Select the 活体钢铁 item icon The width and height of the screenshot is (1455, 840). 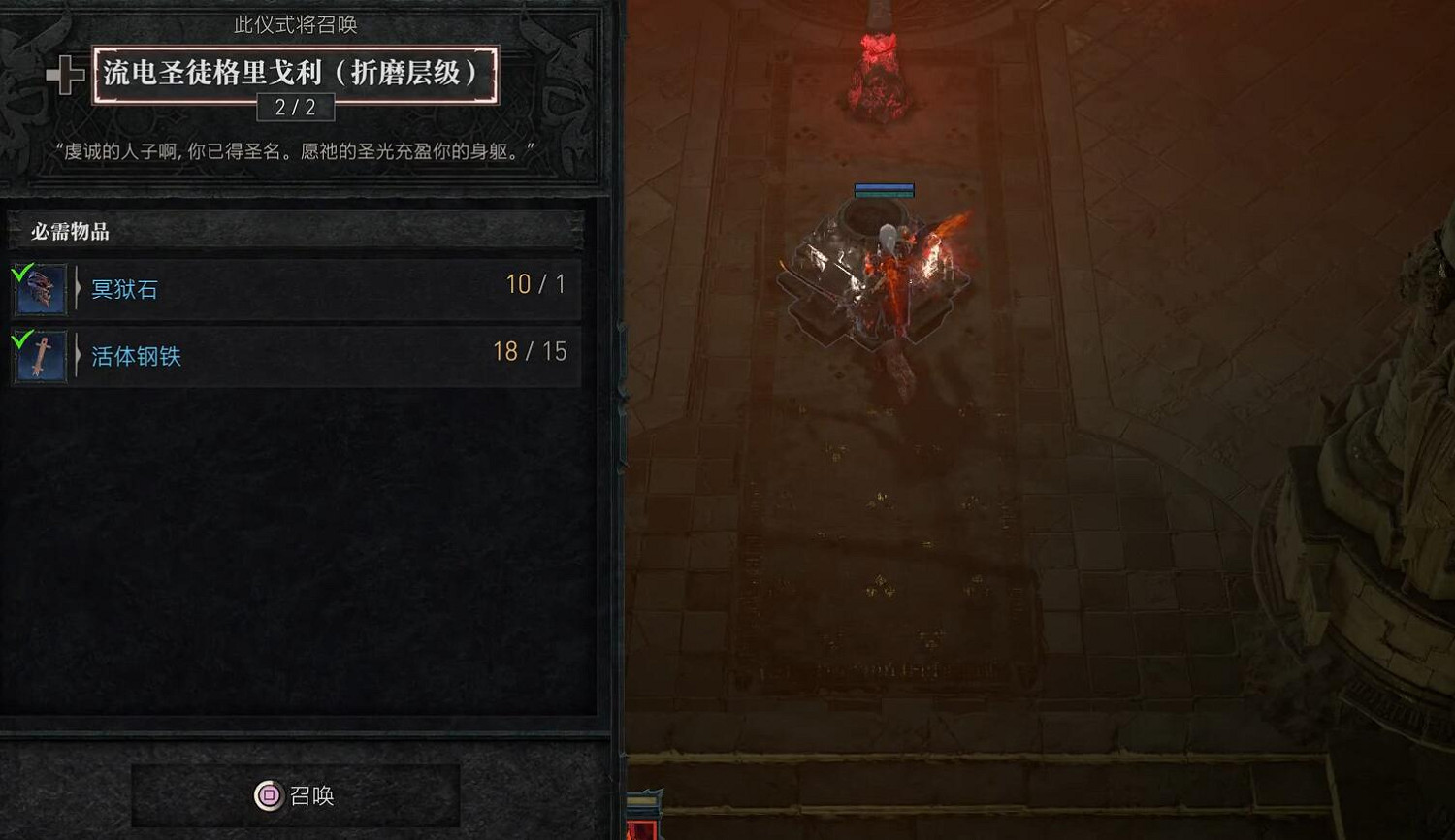(x=39, y=355)
